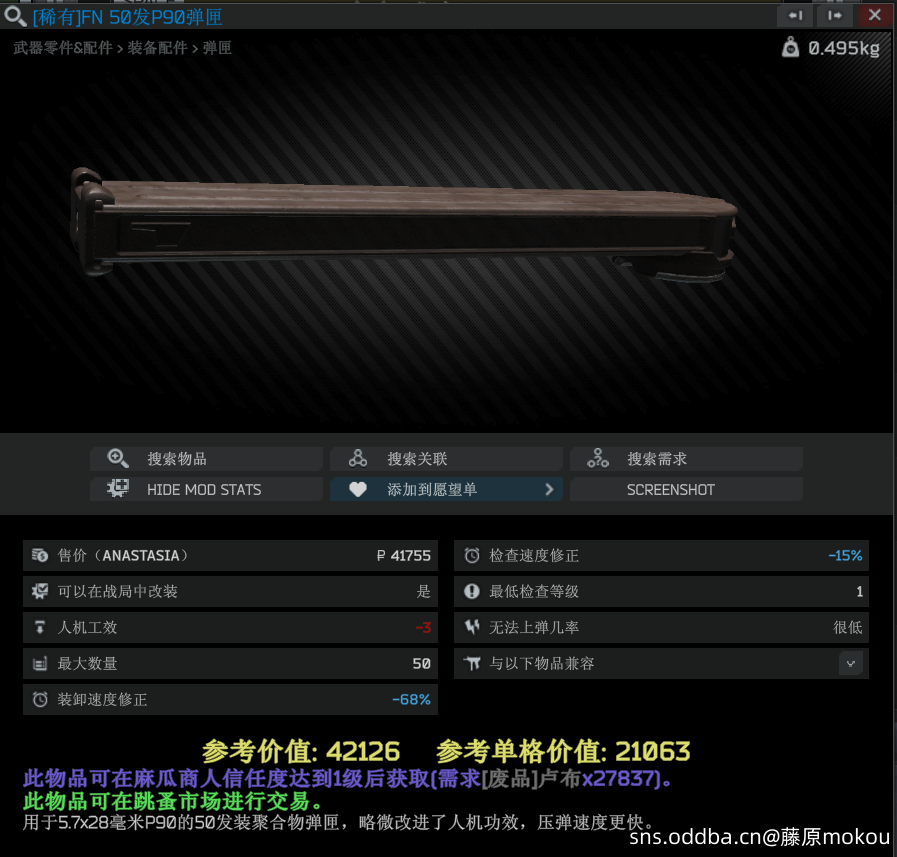Close the item inspection window
The image size is (897, 857).
(x=874, y=15)
